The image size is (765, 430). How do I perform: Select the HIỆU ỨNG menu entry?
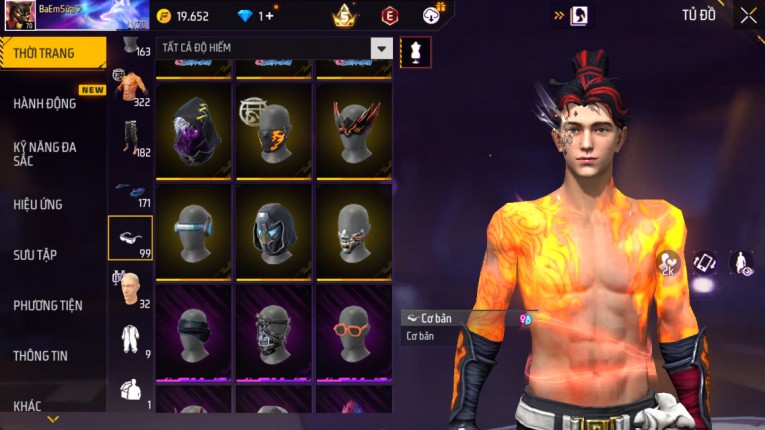point(38,204)
